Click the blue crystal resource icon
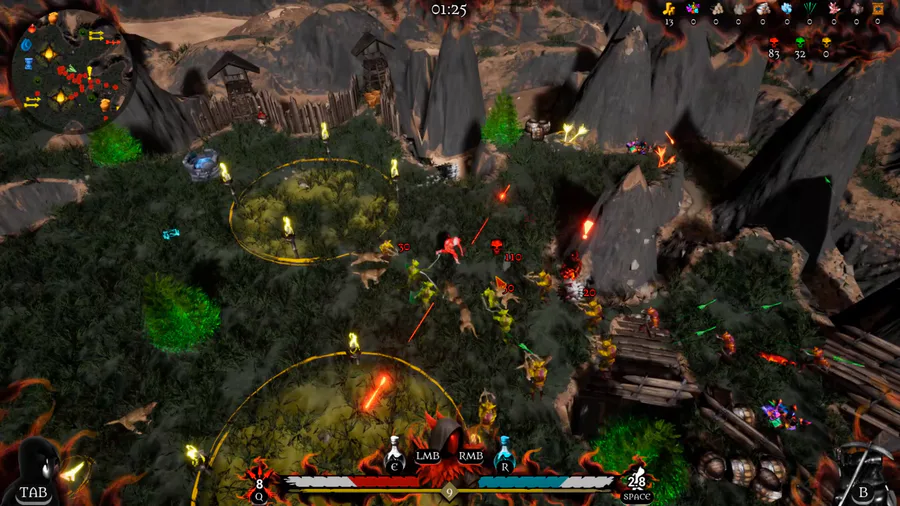Image resolution: width=900 pixels, height=506 pixels. coord(786,9)
